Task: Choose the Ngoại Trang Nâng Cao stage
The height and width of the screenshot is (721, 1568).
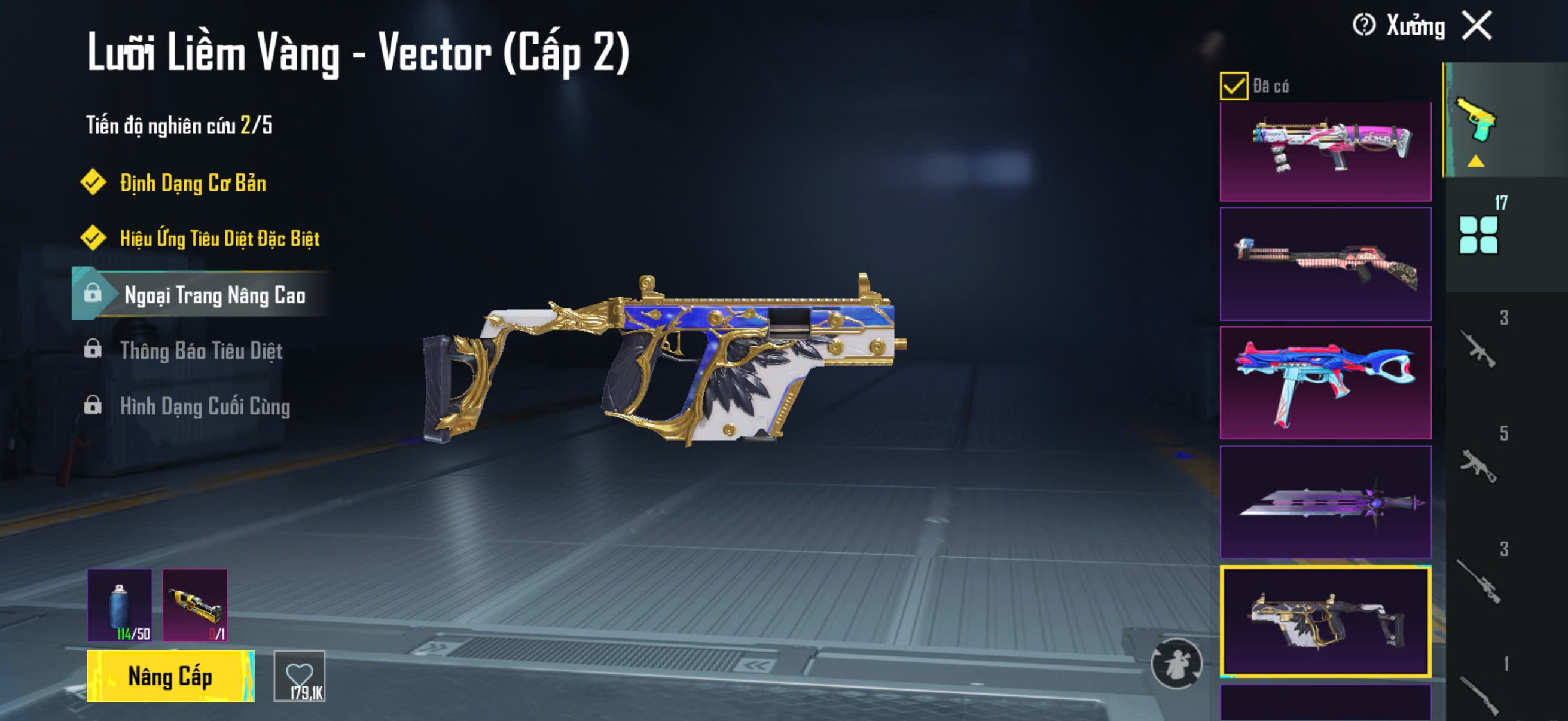Action: (x=214, y=295)
